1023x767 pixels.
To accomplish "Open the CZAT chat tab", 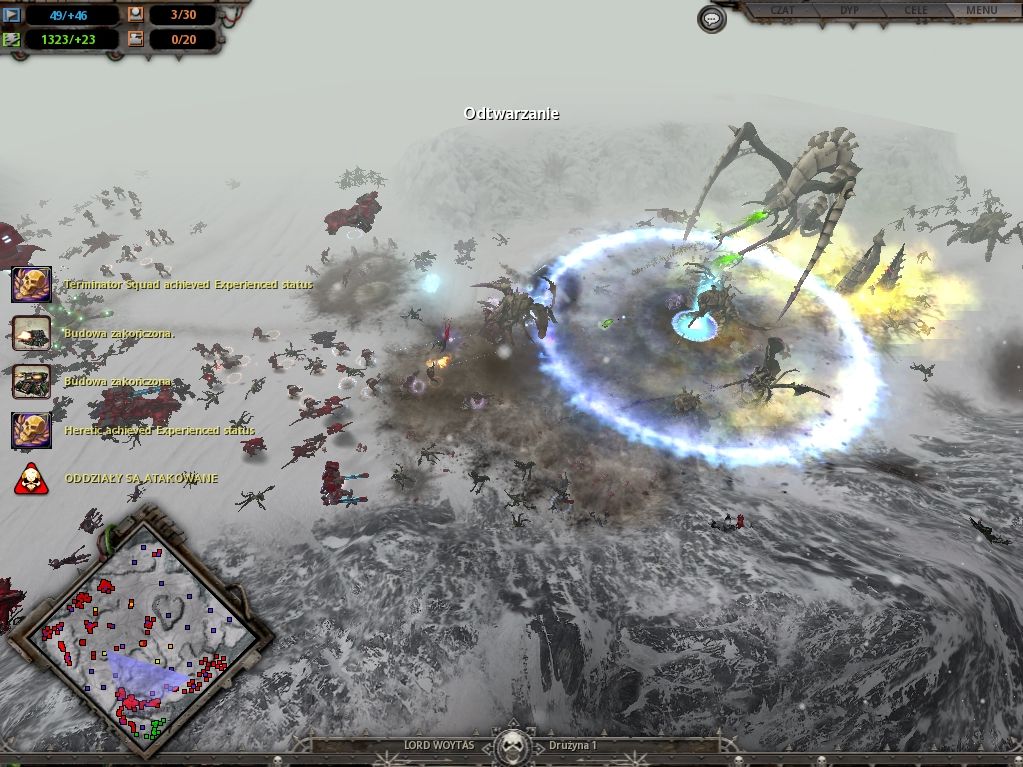I will pyautogui.click(x=783, y=11).
